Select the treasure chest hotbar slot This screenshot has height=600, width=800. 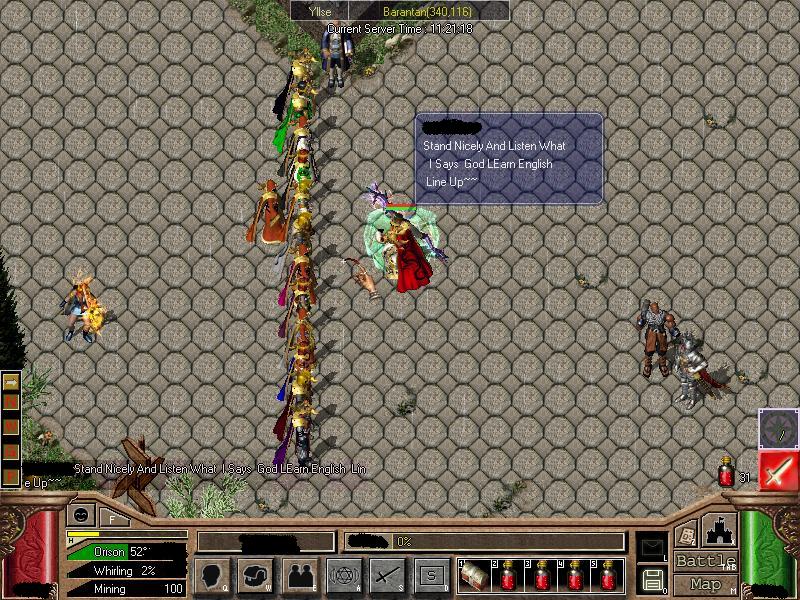pyautogui.click(x=474, y=577)
